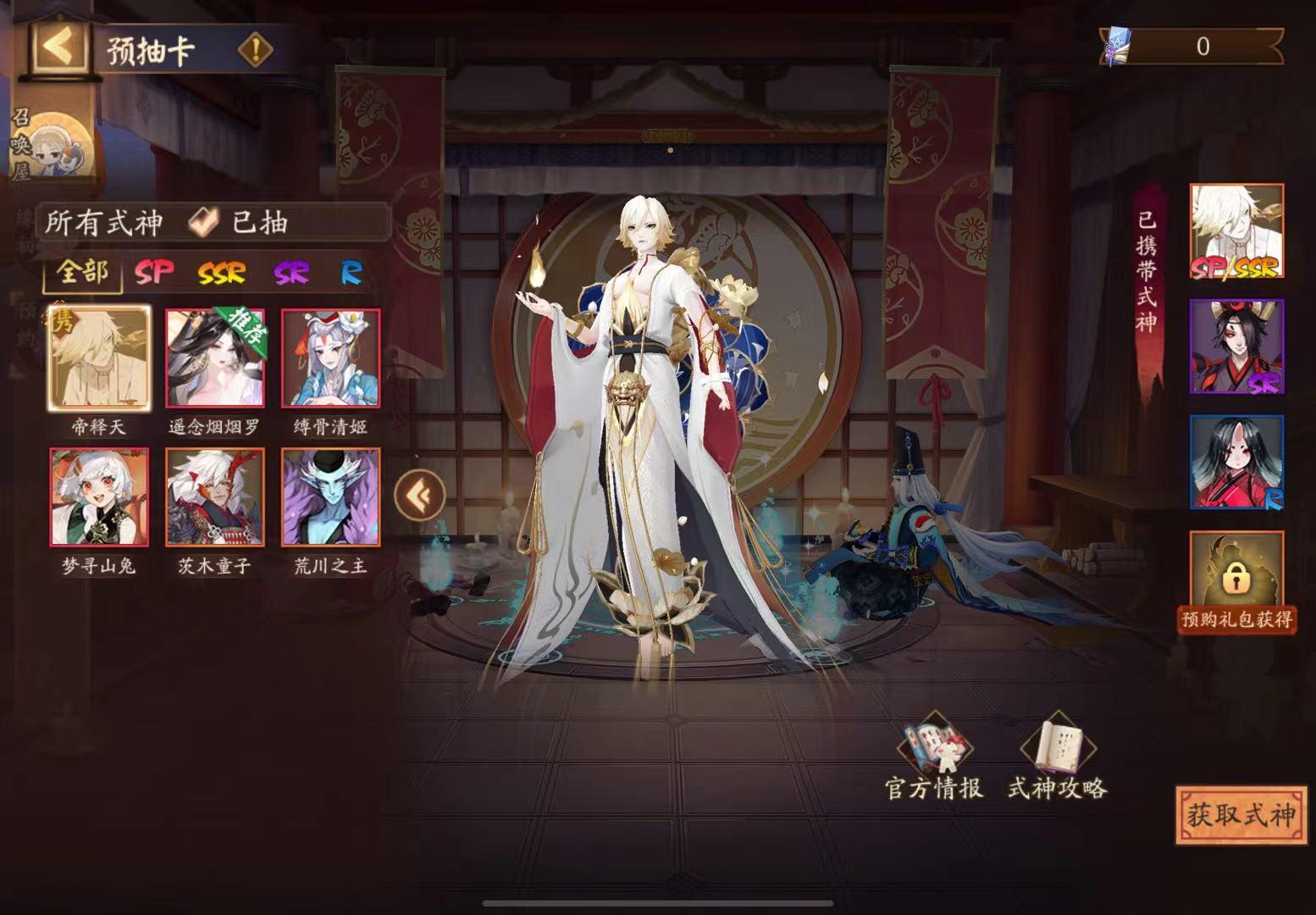Switch to the 全部 tab

pos(83,273)
